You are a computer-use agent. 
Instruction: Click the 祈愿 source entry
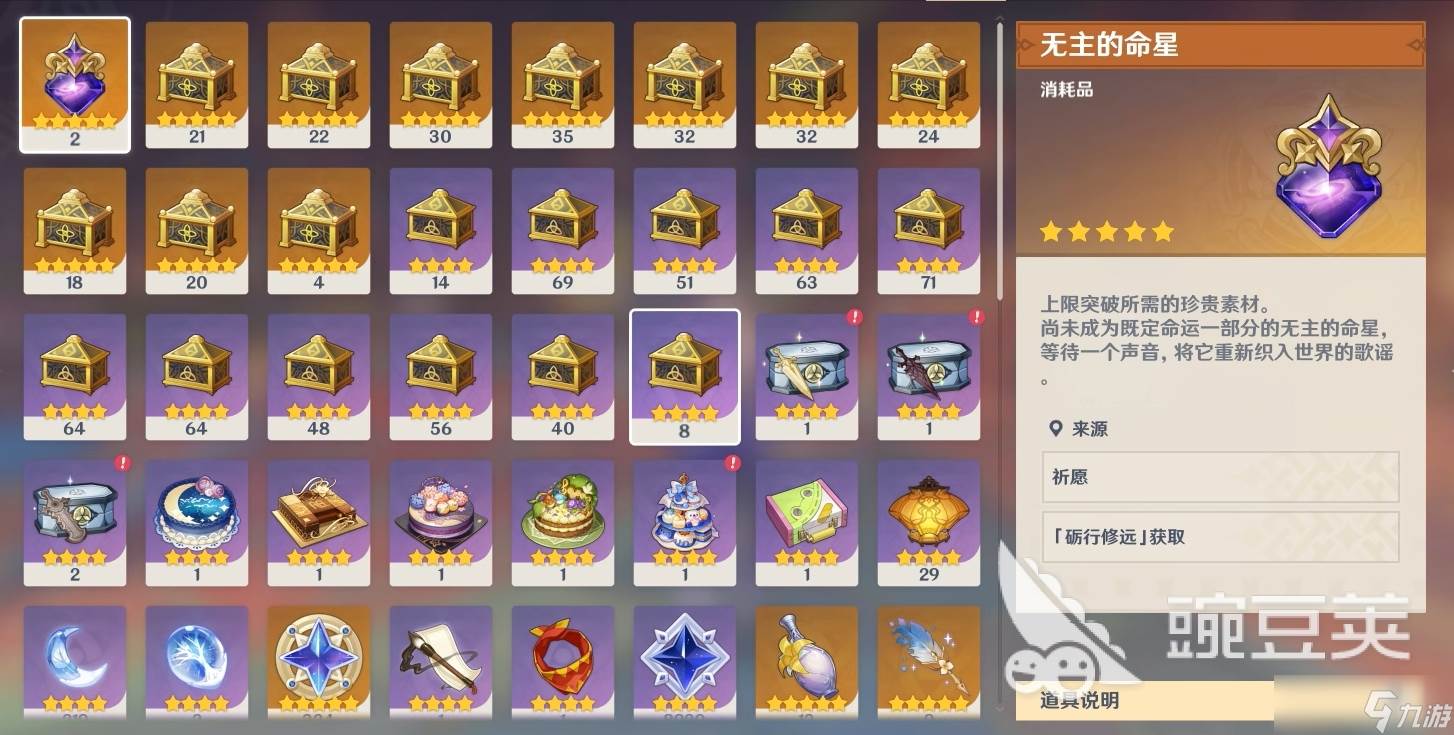[1220, 480]
